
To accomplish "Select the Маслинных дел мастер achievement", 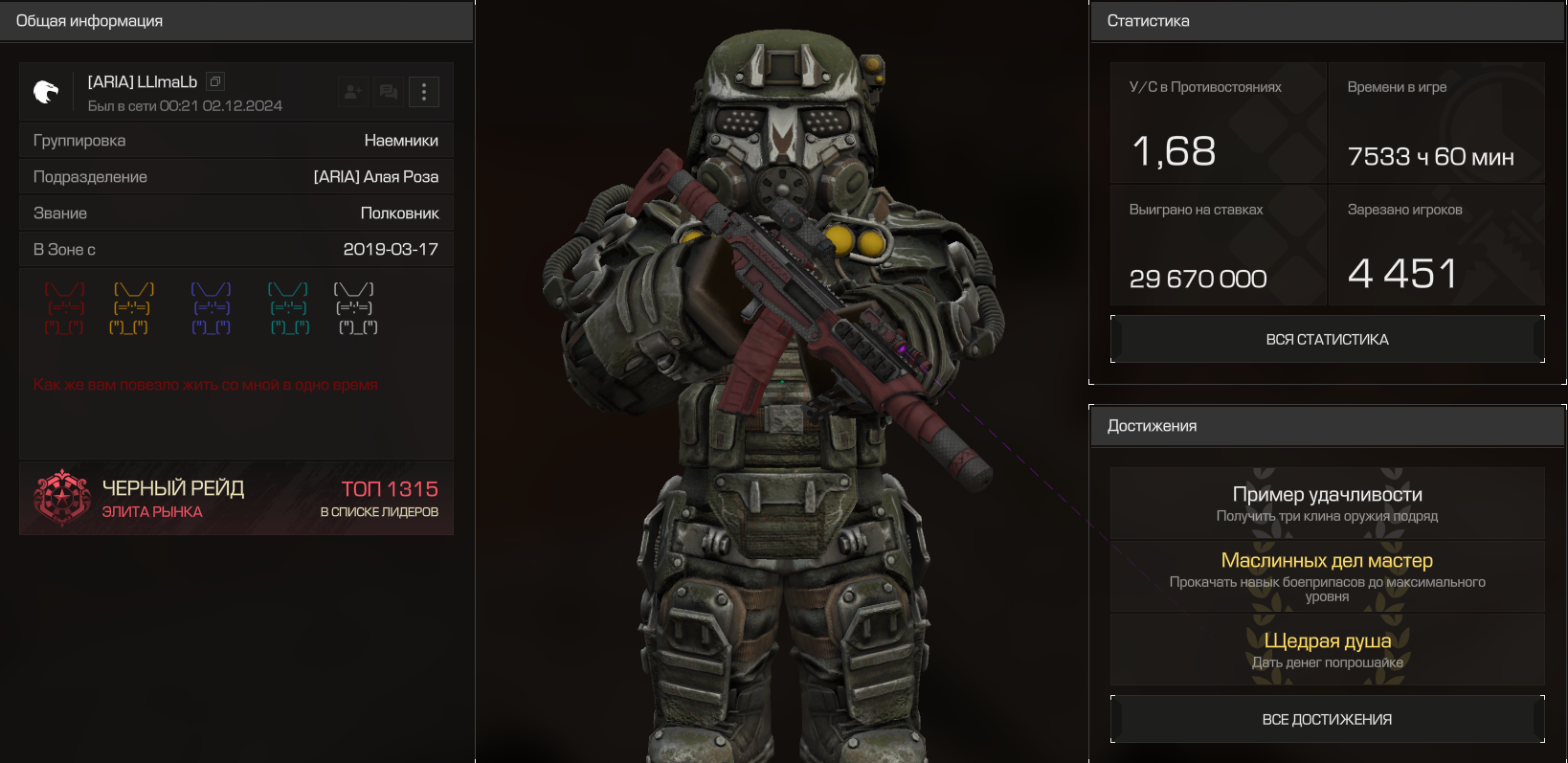I will [1327, 576].
